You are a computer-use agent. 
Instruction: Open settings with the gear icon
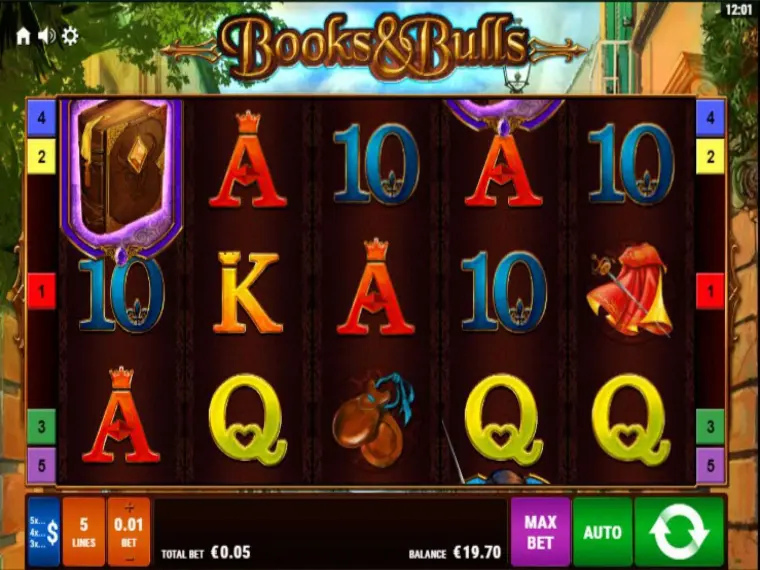coord(70,36)
